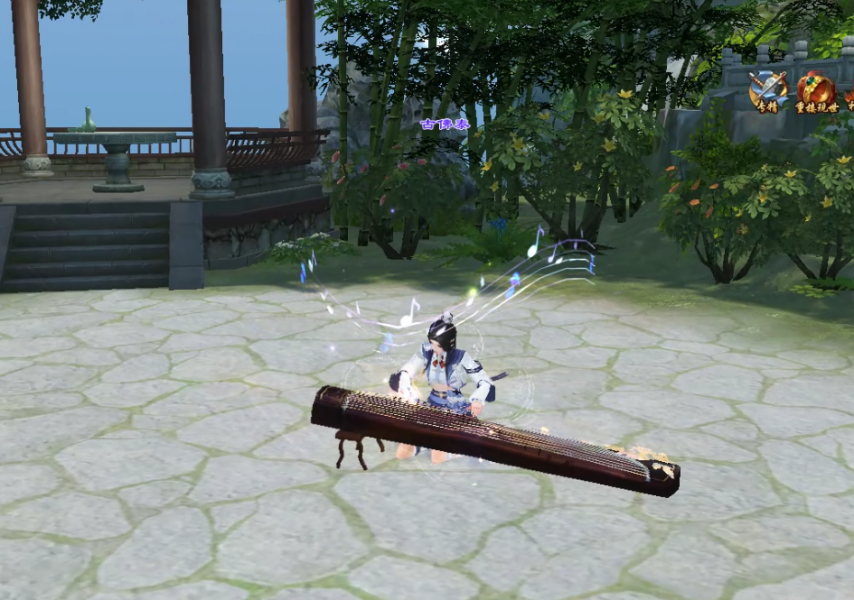
Task: Open the 重楼现世 golden ring event
Action: [816, 91]
